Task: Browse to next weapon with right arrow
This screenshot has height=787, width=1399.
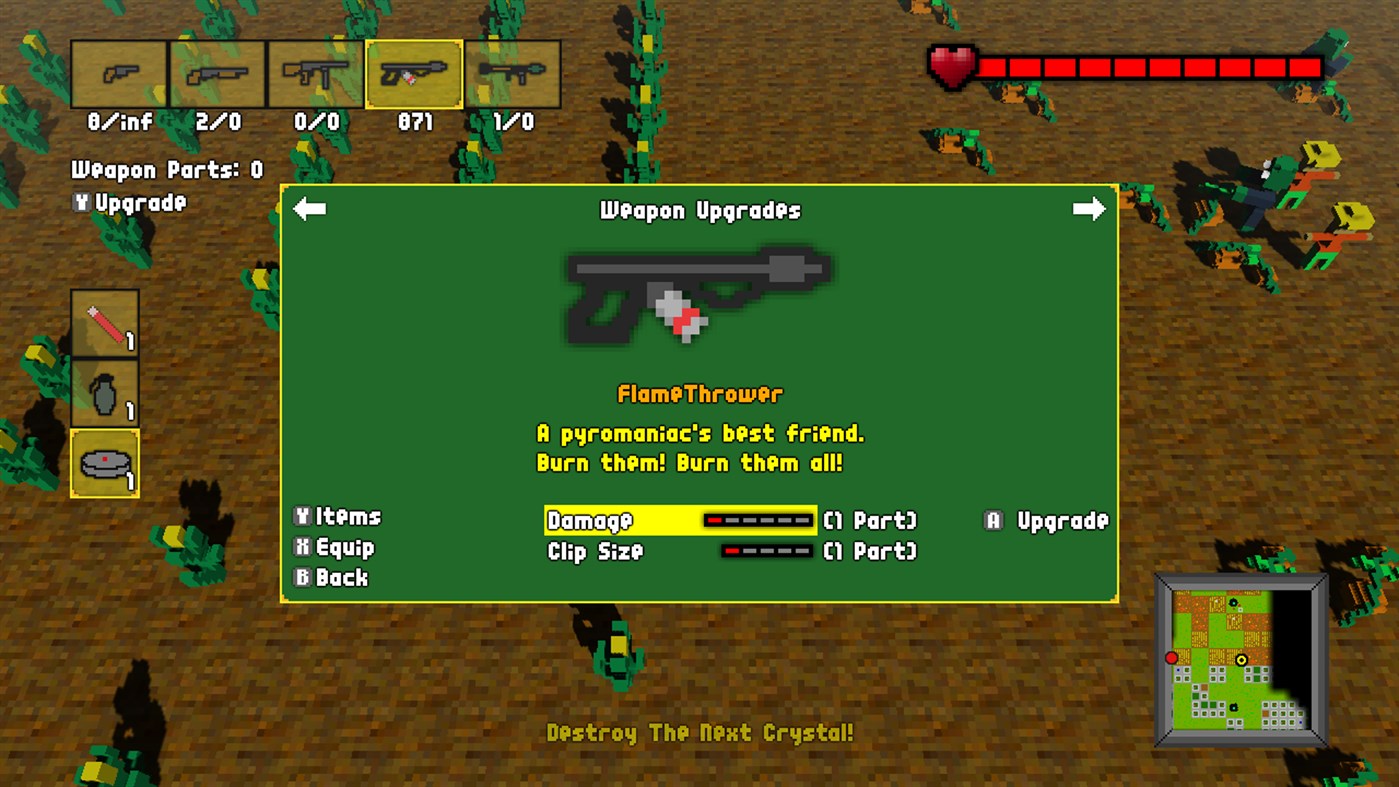Action: coord(1089,209)
